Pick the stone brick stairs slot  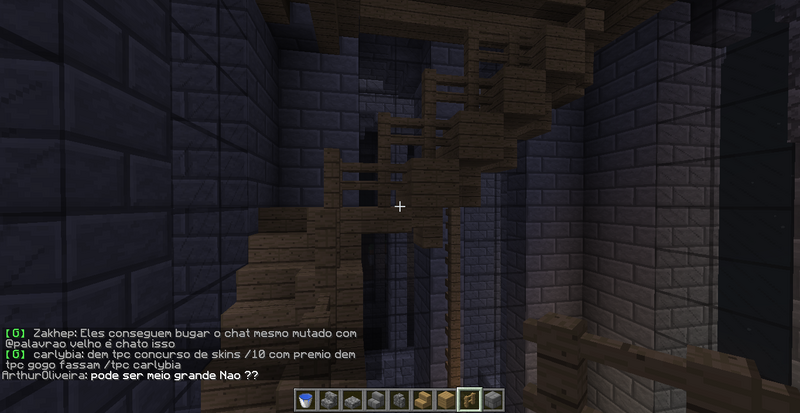(x=375, y=400)
